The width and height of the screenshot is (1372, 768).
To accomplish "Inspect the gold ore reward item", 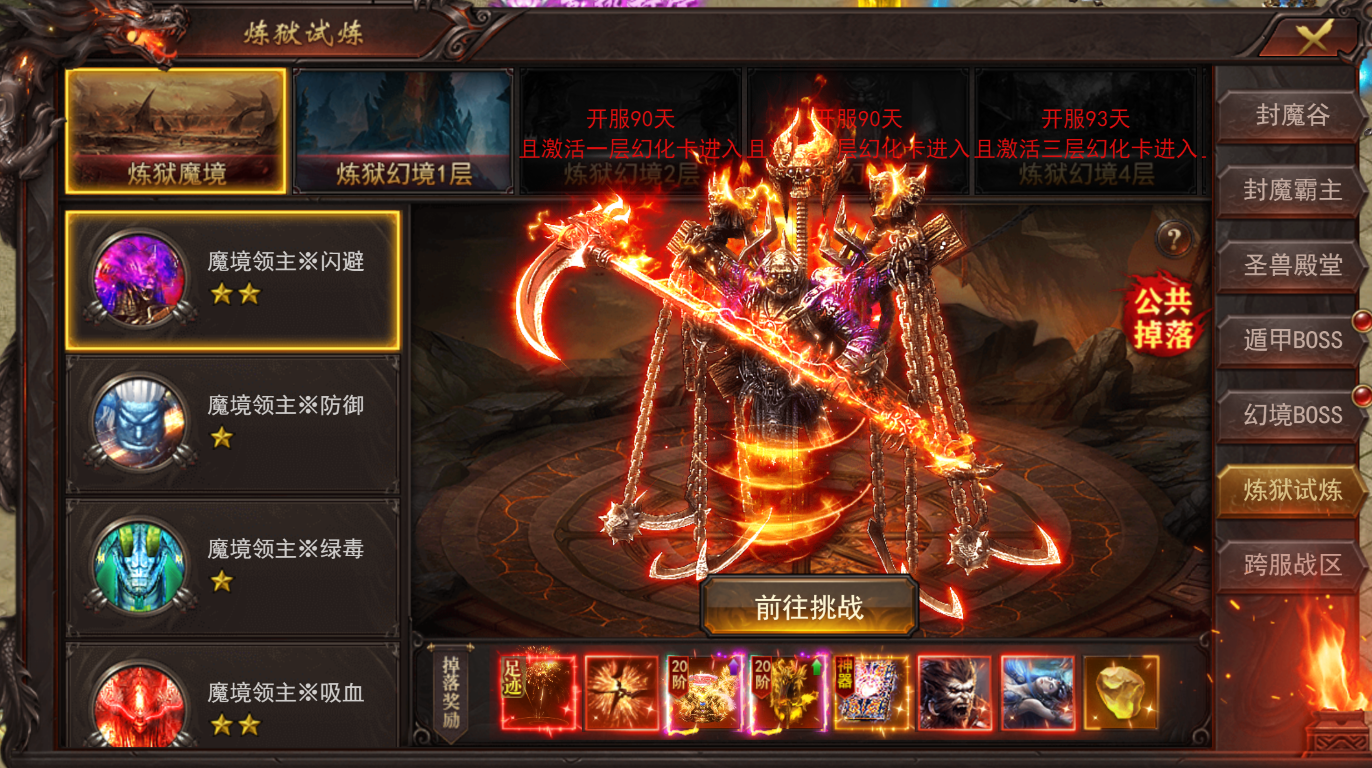I will 1120,692.
